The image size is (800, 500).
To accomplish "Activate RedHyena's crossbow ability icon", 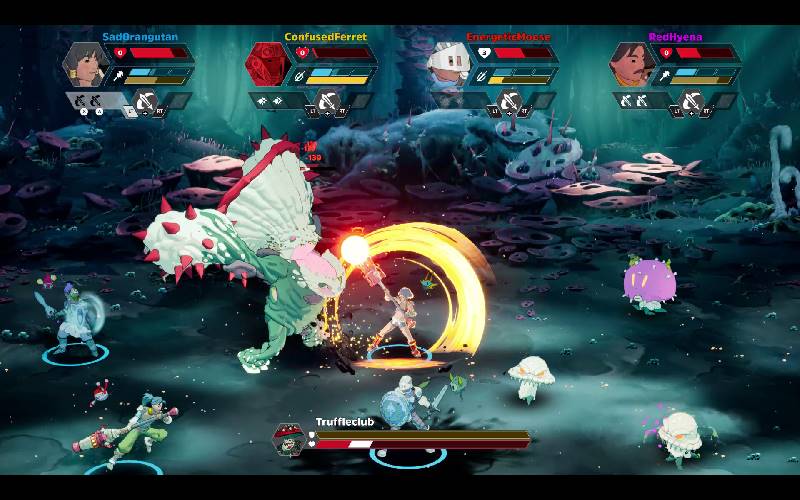I will coord(692,101).
